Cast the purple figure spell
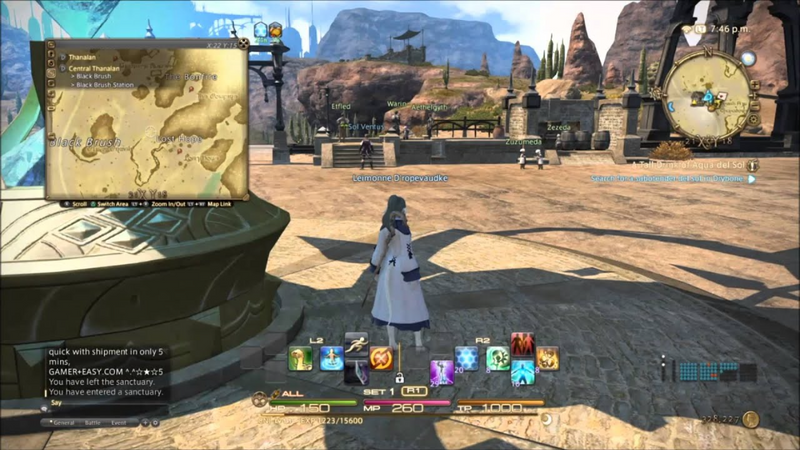Image resolution: width=800 pixels, height=450 pixels. [x=441, y=371]
